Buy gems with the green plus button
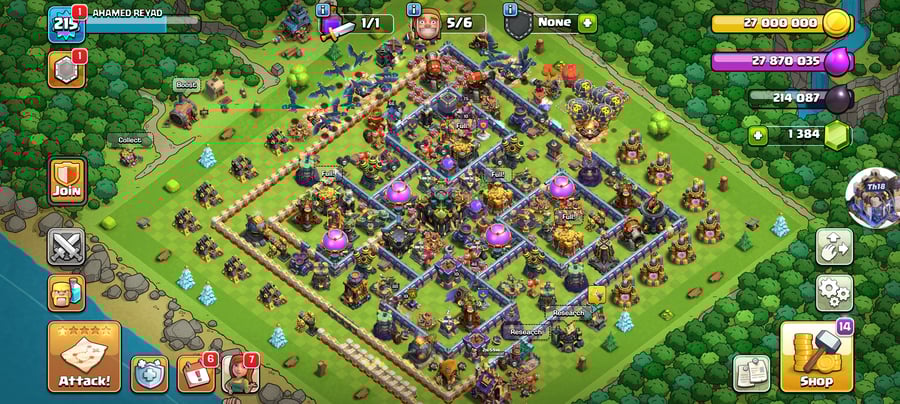 pos(758,135)
